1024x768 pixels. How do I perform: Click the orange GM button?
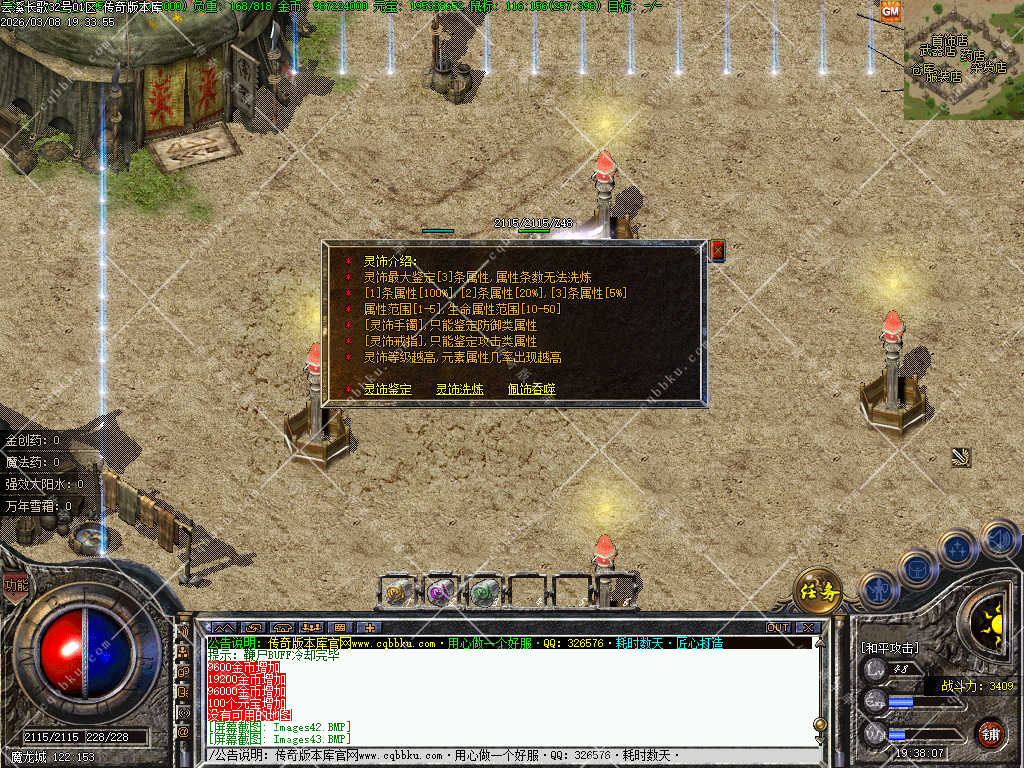(x=890, y=11)
